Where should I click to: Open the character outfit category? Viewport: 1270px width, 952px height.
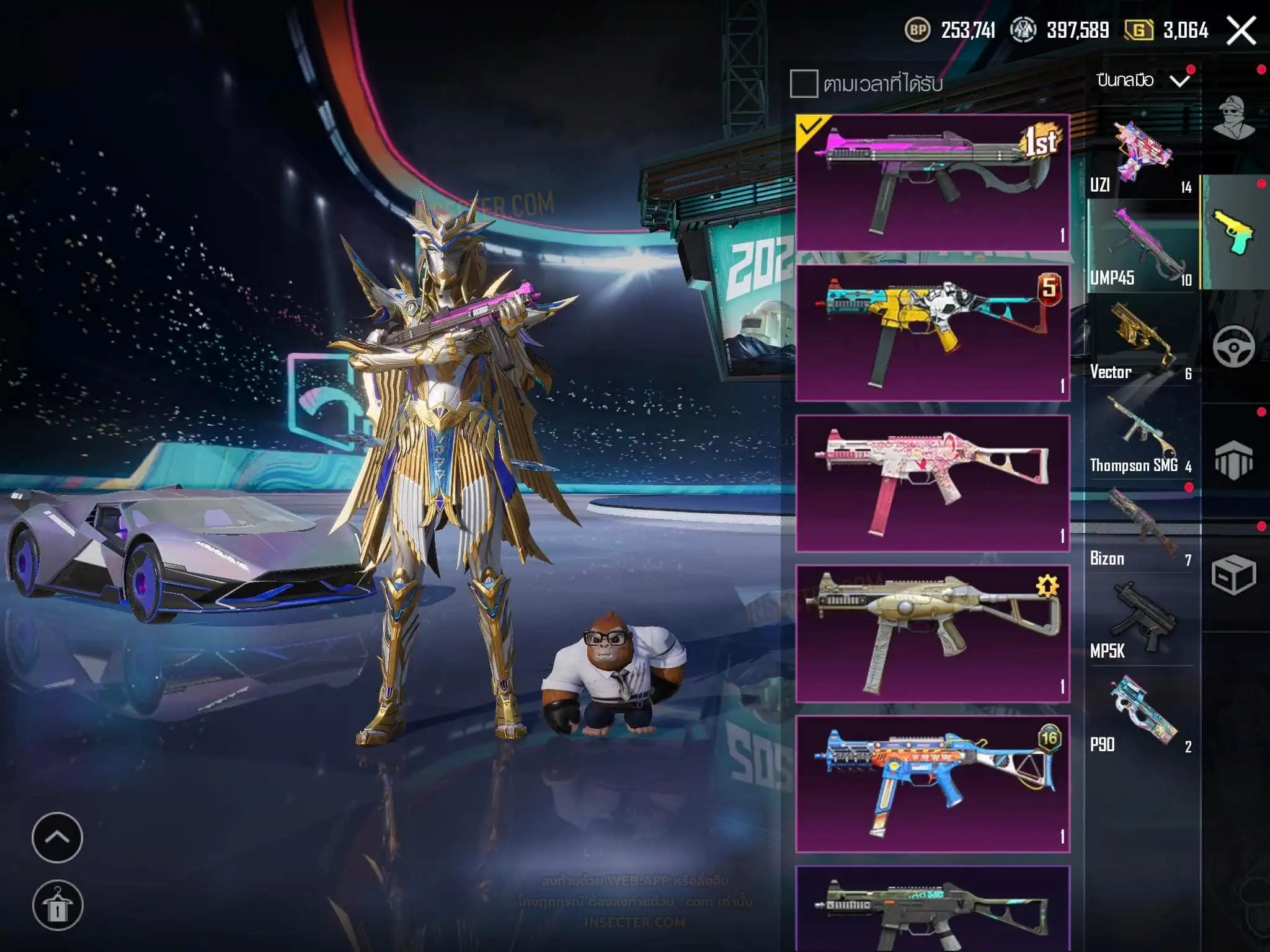click(1234, 118)
